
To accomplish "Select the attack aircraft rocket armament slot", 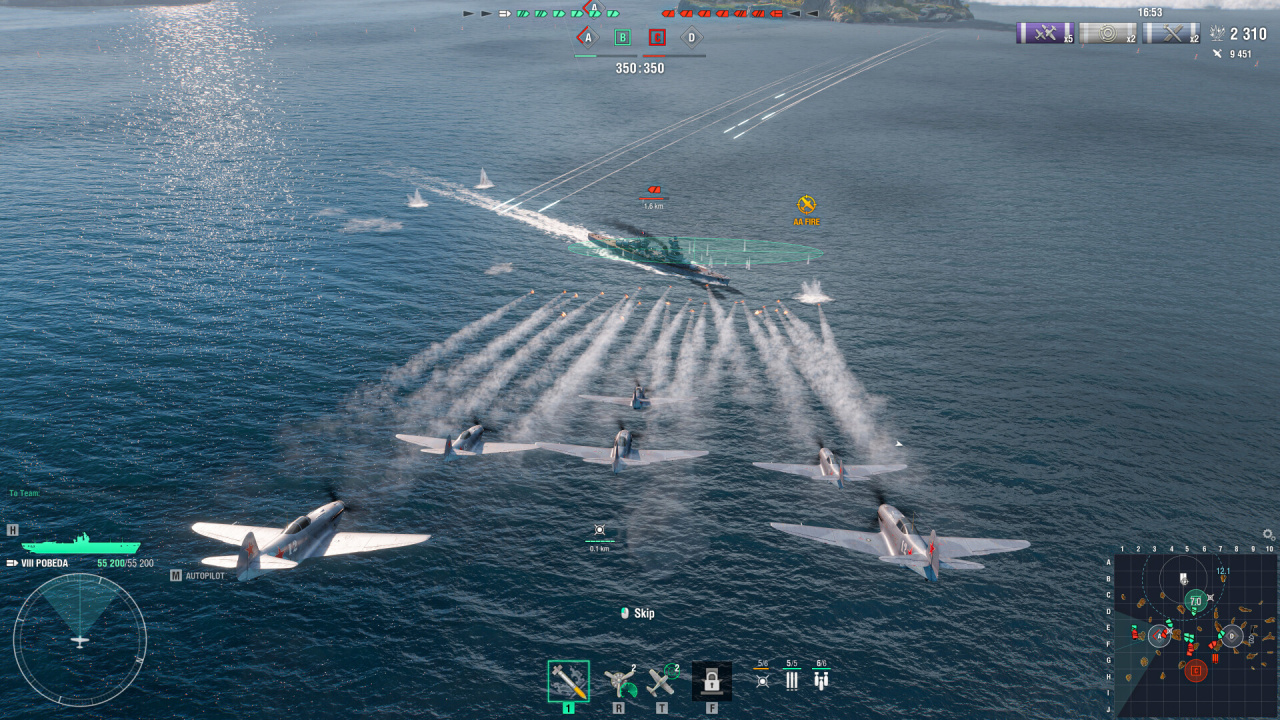I will (568, 681).
